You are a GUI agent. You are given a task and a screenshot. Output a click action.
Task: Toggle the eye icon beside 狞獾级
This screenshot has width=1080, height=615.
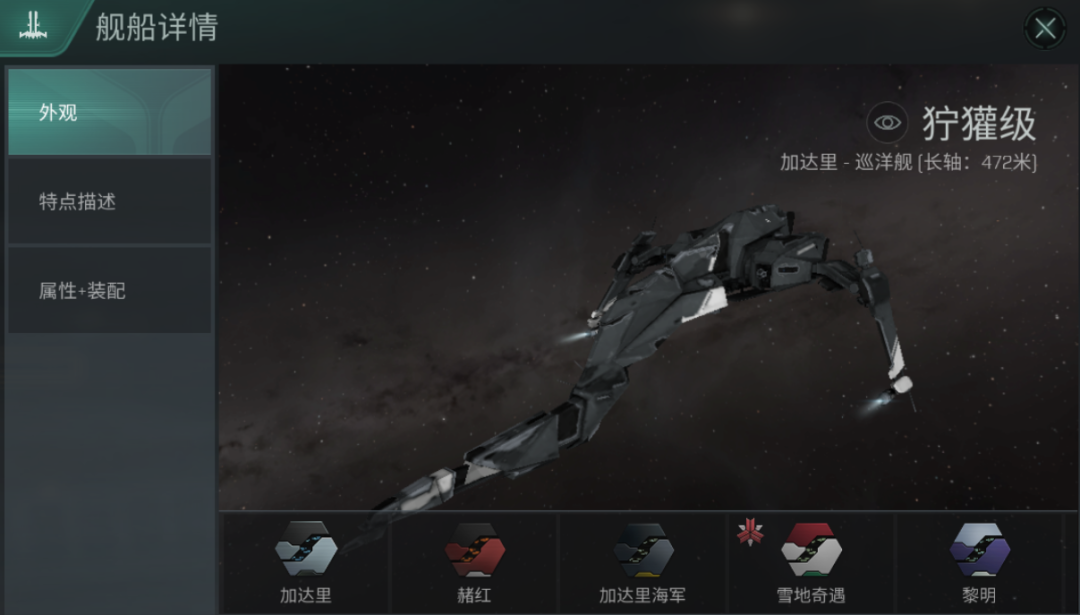[886, 123]
